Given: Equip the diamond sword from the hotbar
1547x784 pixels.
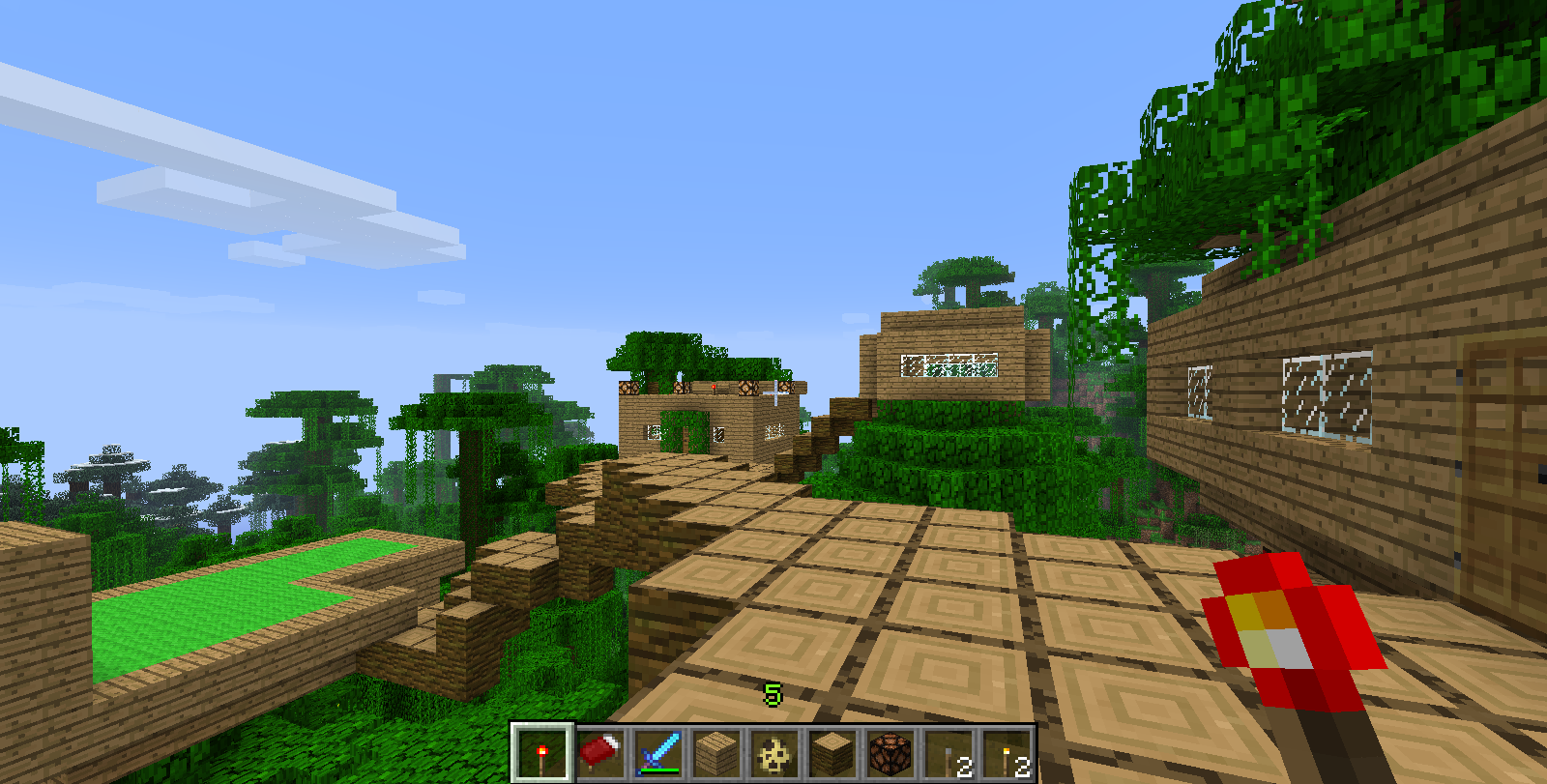Looking at the screenshot, I should (658, 753).
